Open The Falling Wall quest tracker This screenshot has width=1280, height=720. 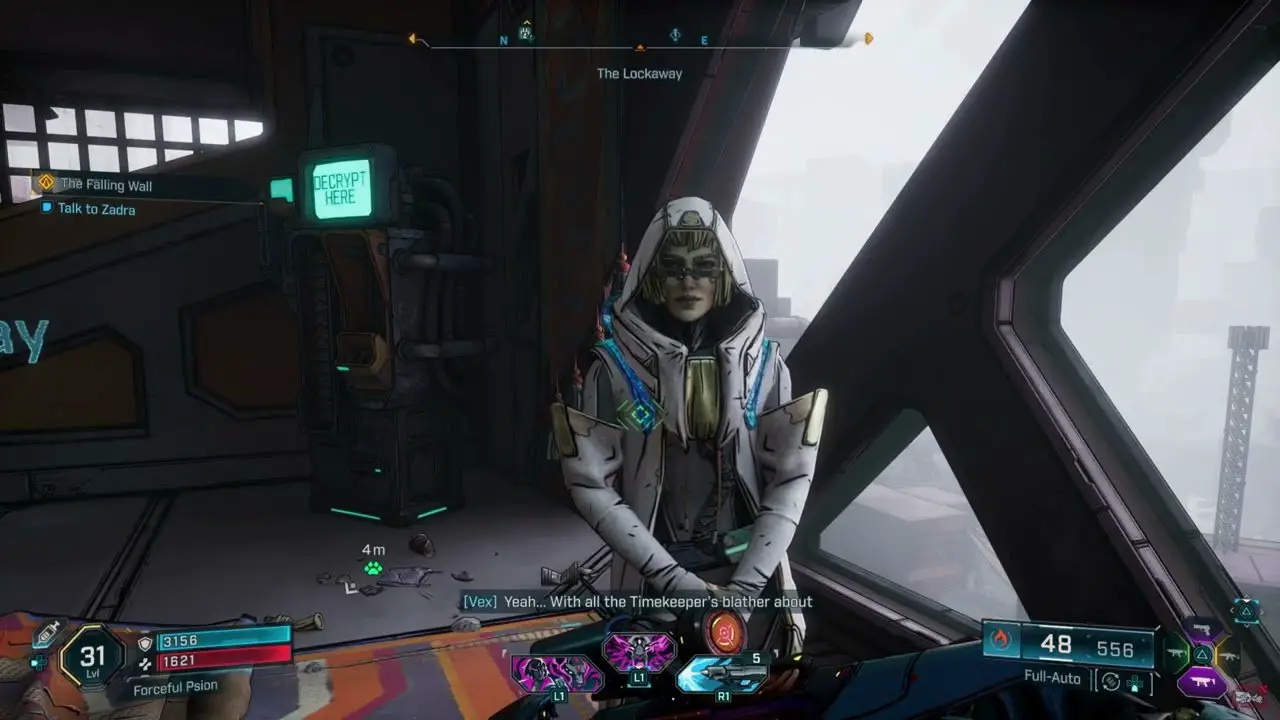coord(105,184)
